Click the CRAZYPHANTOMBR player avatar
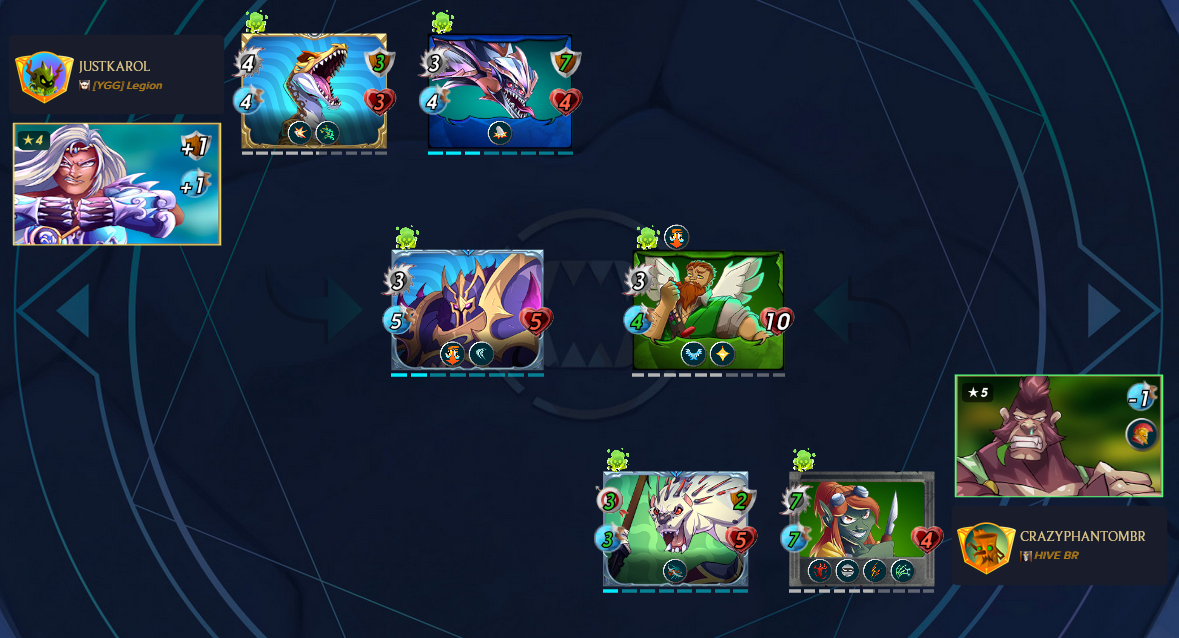Screen dimensions: 1179x638 coord(986,547)
